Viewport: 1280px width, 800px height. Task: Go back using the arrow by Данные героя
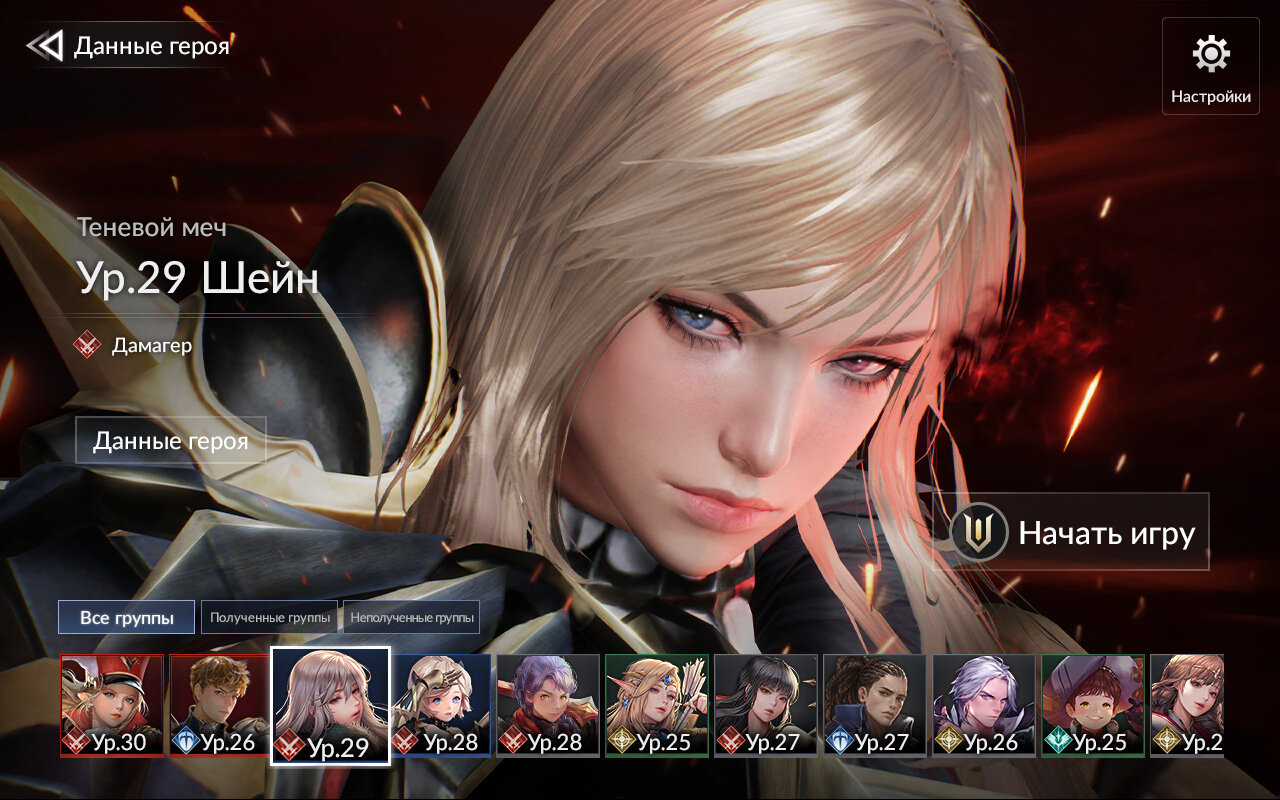click(46, 46)
